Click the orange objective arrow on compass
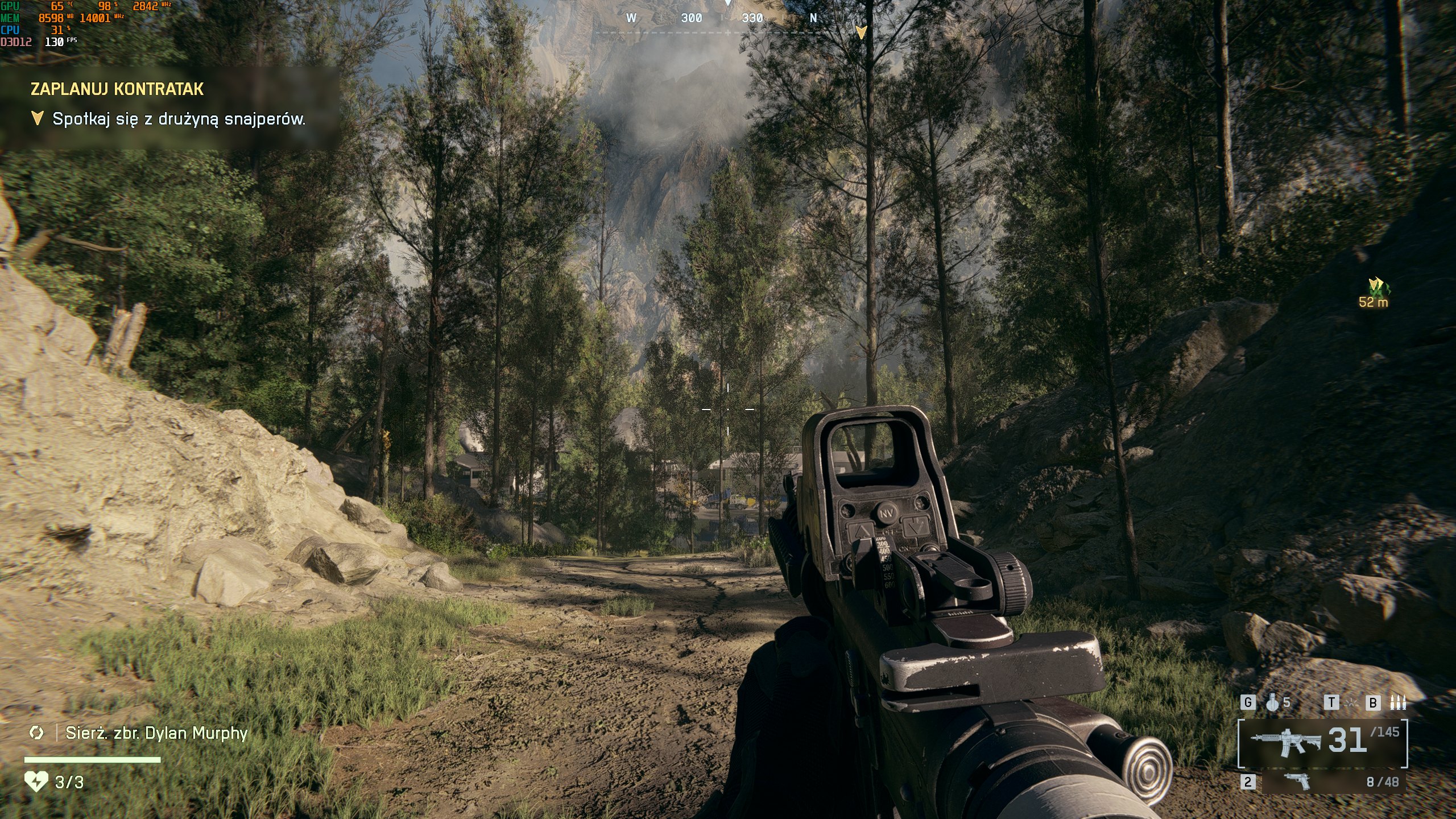Image resolution: width=1456 pixels, height=819 pixels. pos(861,32)
